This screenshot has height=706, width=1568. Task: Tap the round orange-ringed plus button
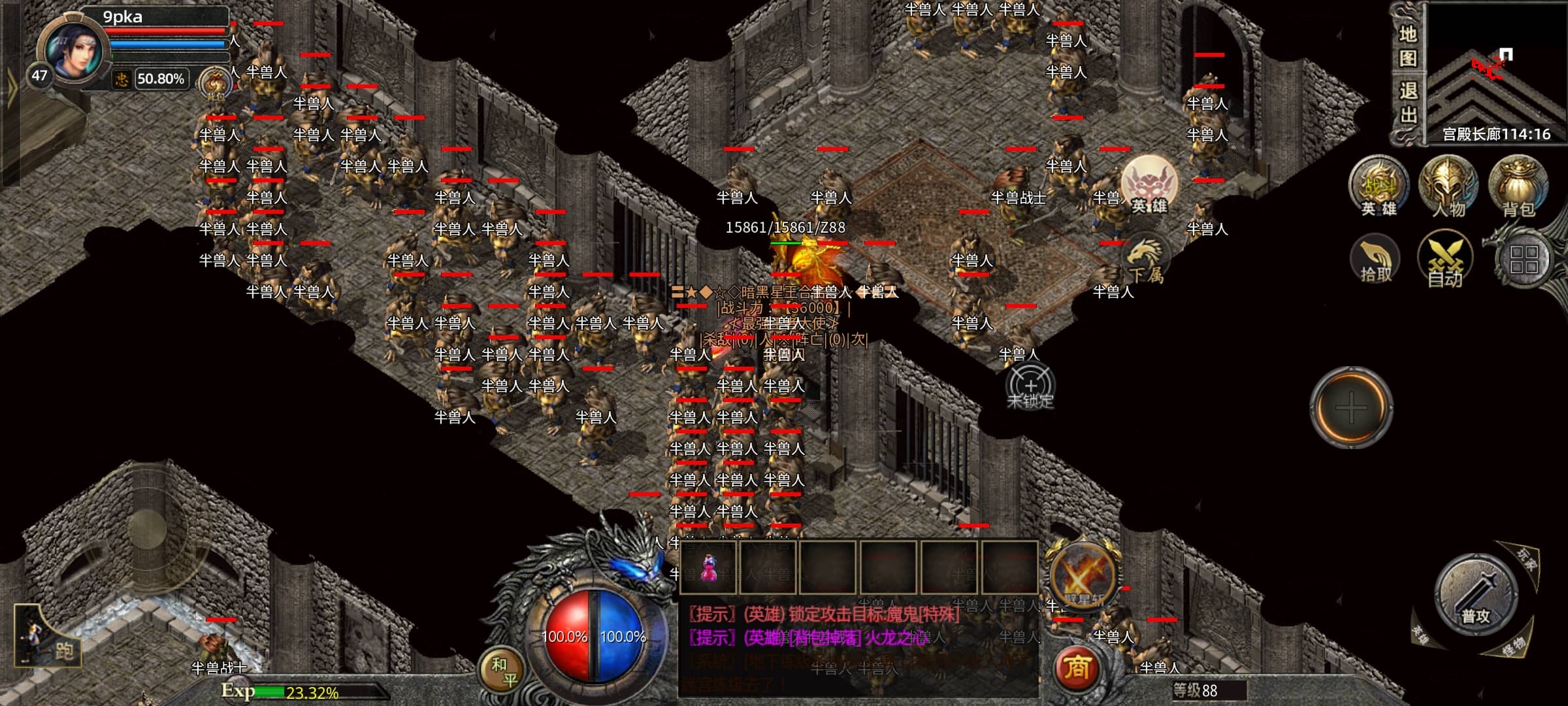click(1351, 408)
